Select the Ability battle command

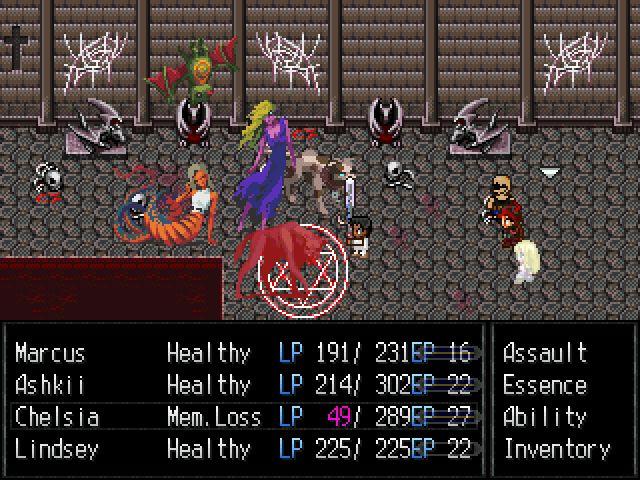[544, 417]
